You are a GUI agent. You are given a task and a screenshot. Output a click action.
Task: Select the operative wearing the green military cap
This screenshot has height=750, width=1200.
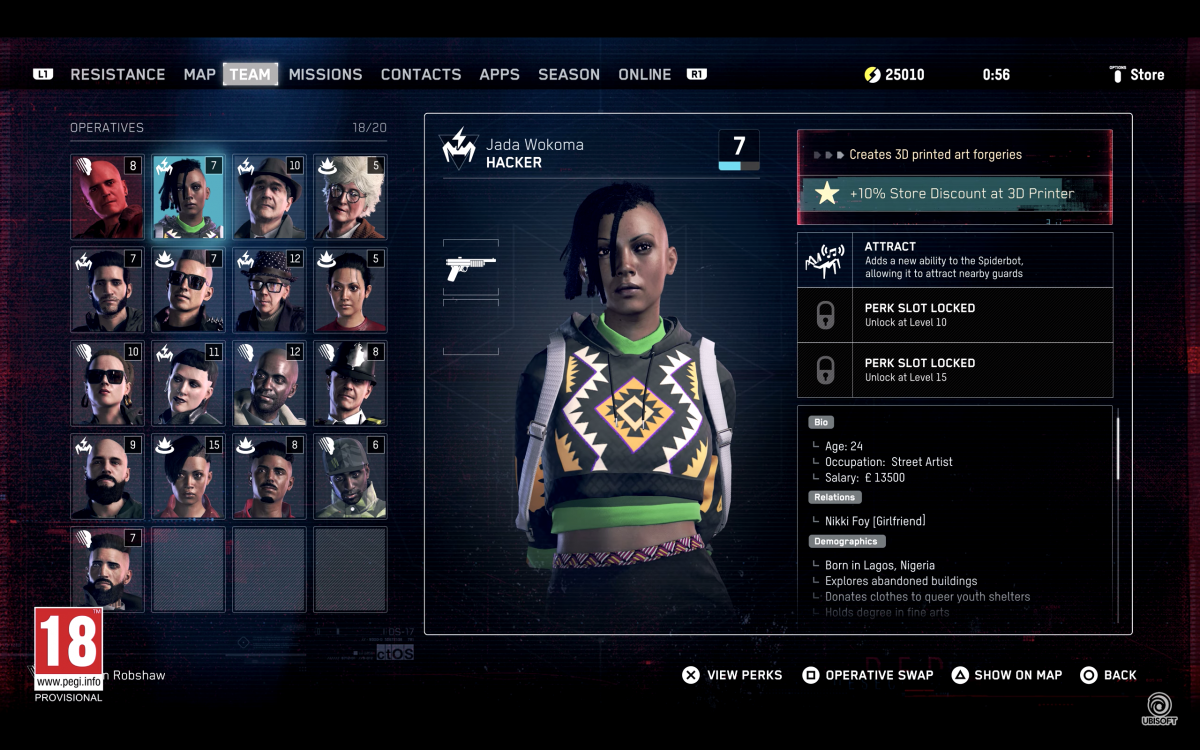pyautogui.click(x=350, y=476)
